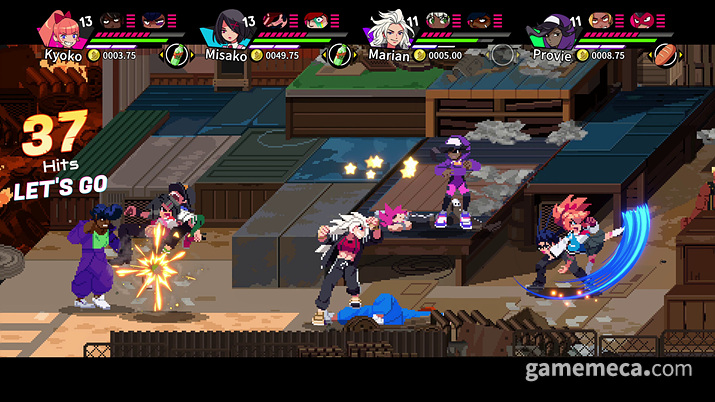
Task: Select Marian's empty item slot
Action: tap(503, 54)
